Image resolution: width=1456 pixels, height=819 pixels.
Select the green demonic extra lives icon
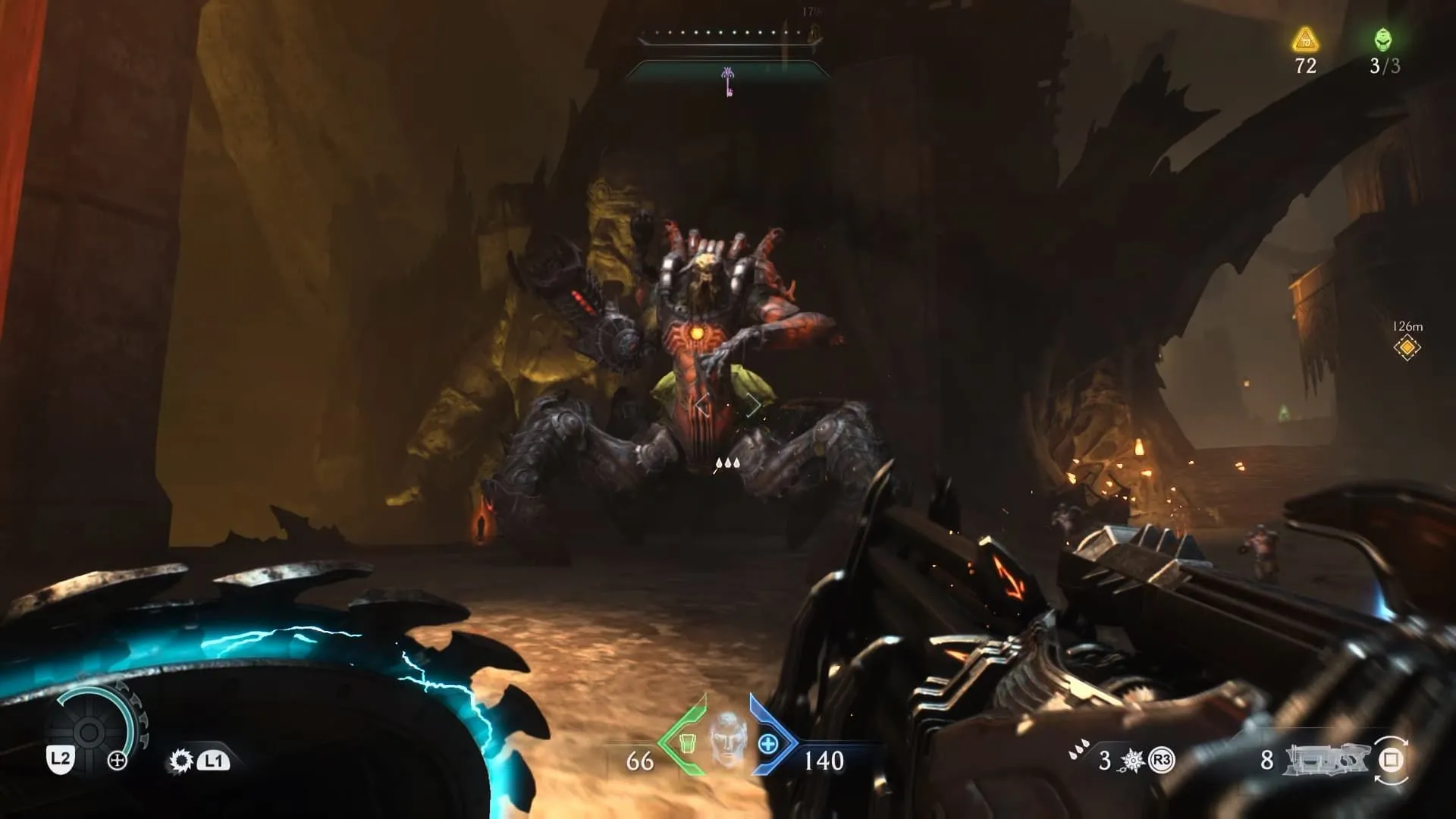(x=1383, y=39)
